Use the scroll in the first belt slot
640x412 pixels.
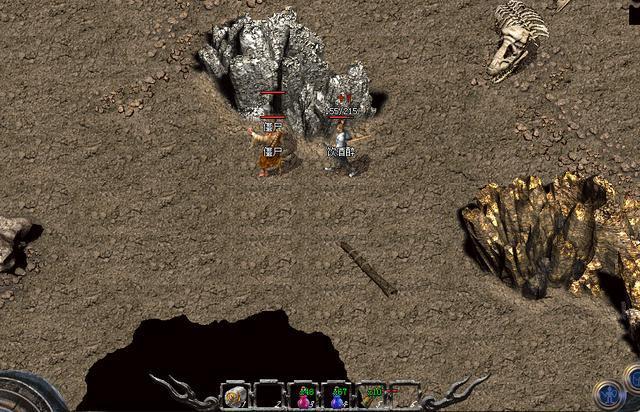click(x=234, y=397)
